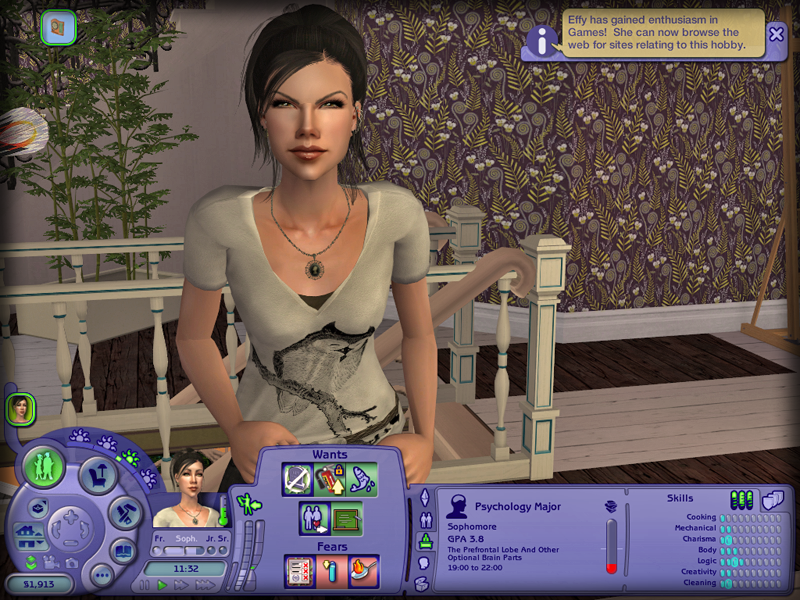
Task: Pause the game
Action: tap(144, 585)
